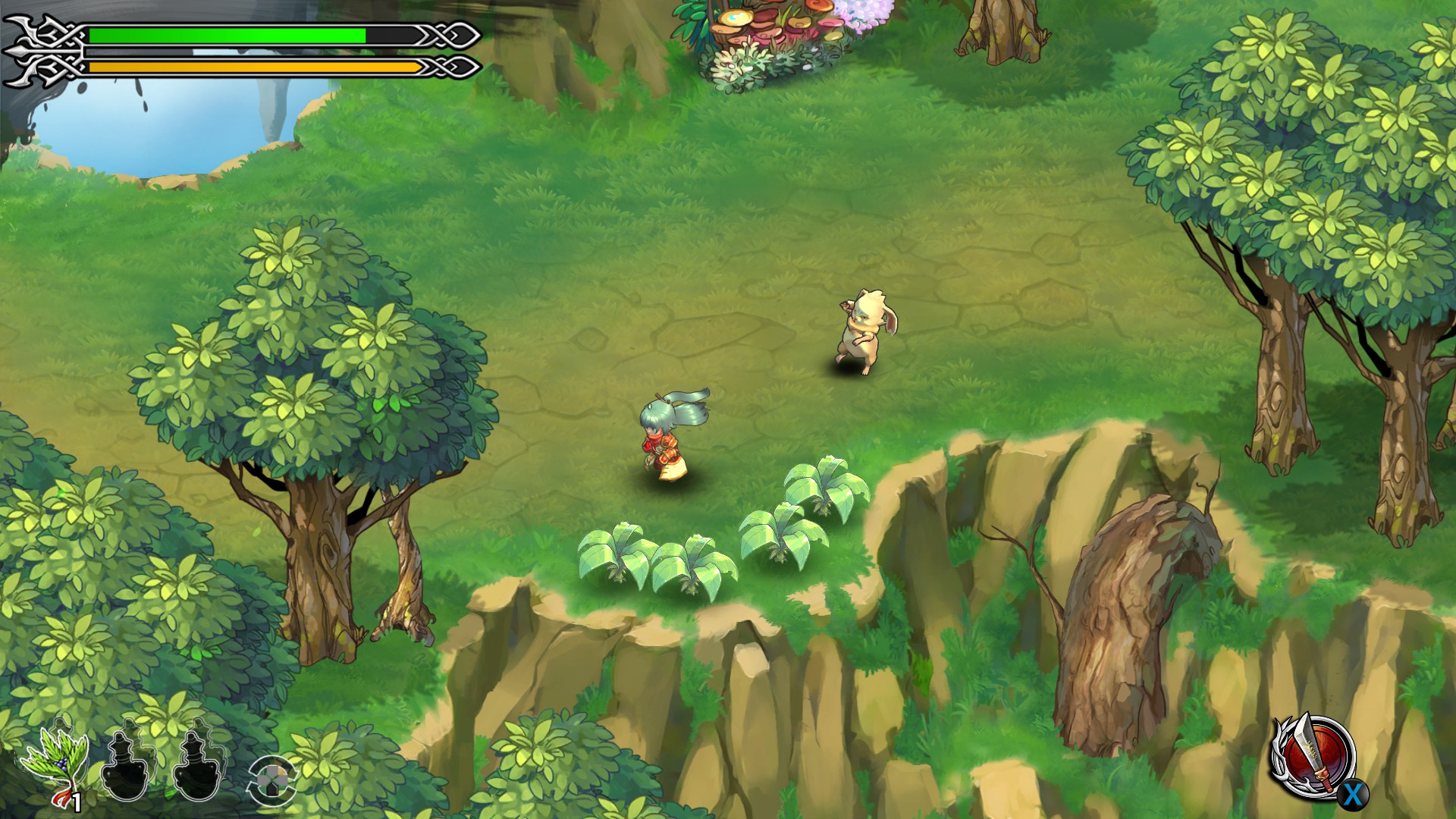
Task: Click the character with the green ponytail
Action: [664, 440]
